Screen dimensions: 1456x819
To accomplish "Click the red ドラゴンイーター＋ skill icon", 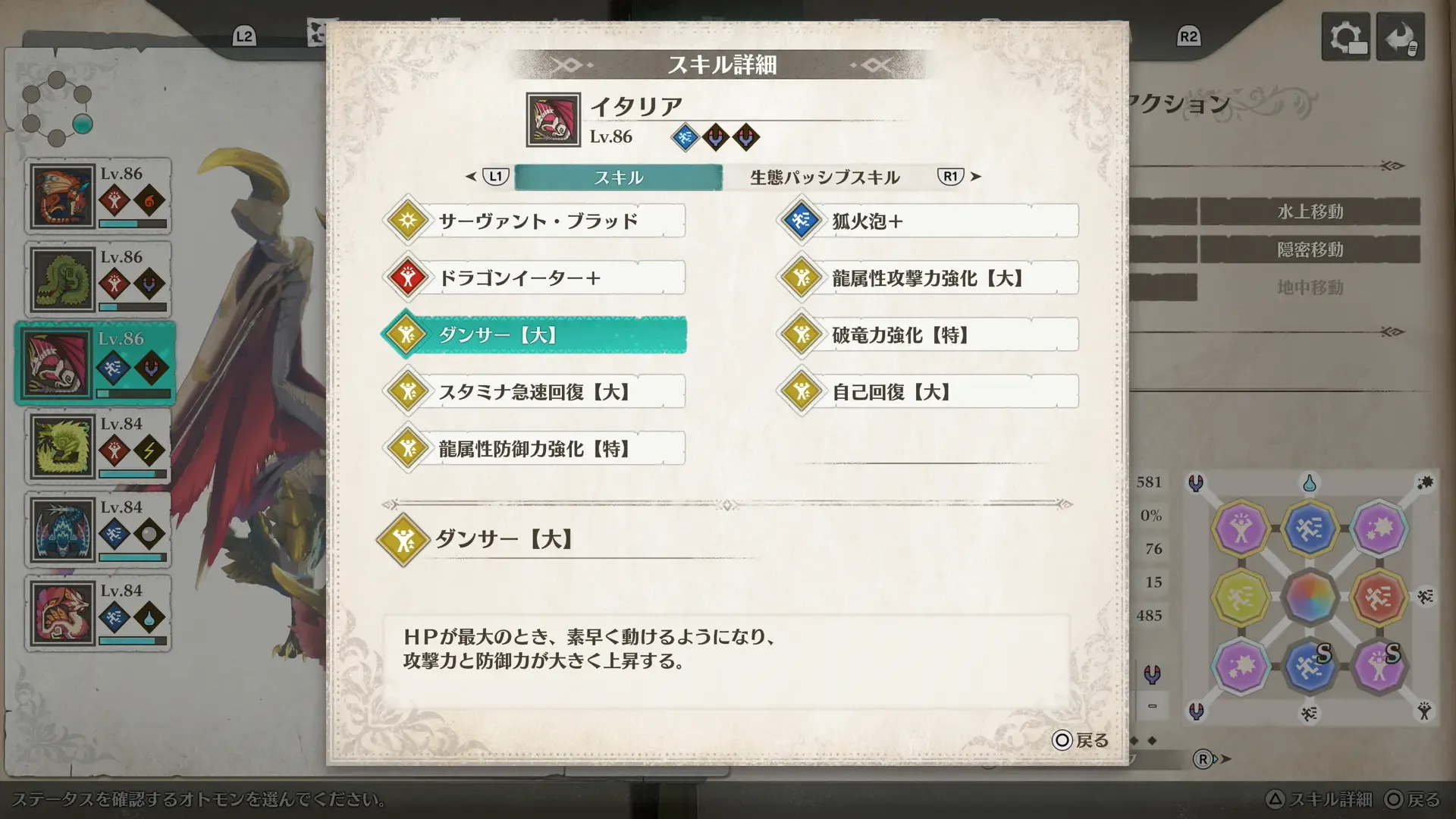I will [x=408, y=278].
